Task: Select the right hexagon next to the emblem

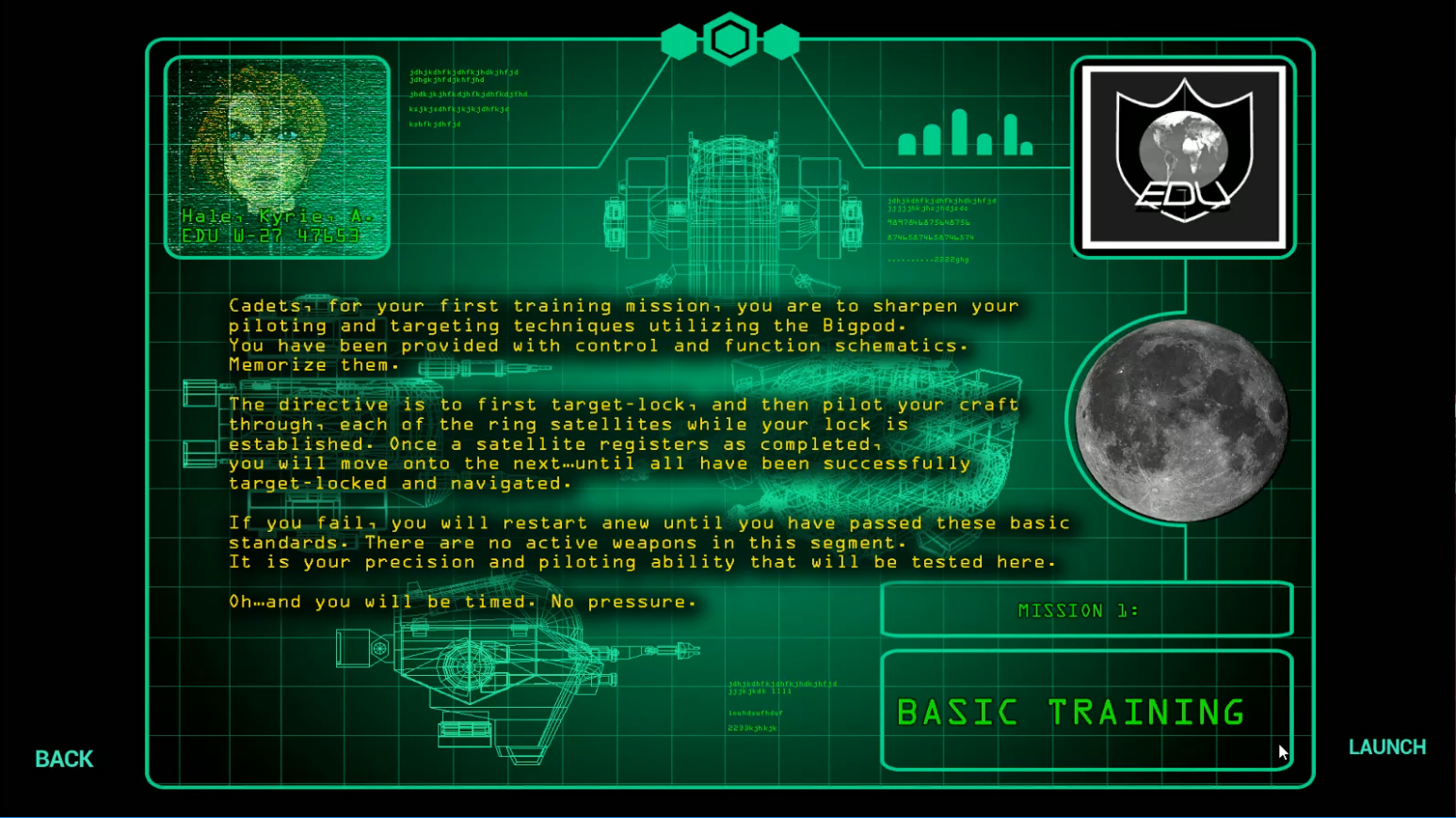Action: pos(783,40)
